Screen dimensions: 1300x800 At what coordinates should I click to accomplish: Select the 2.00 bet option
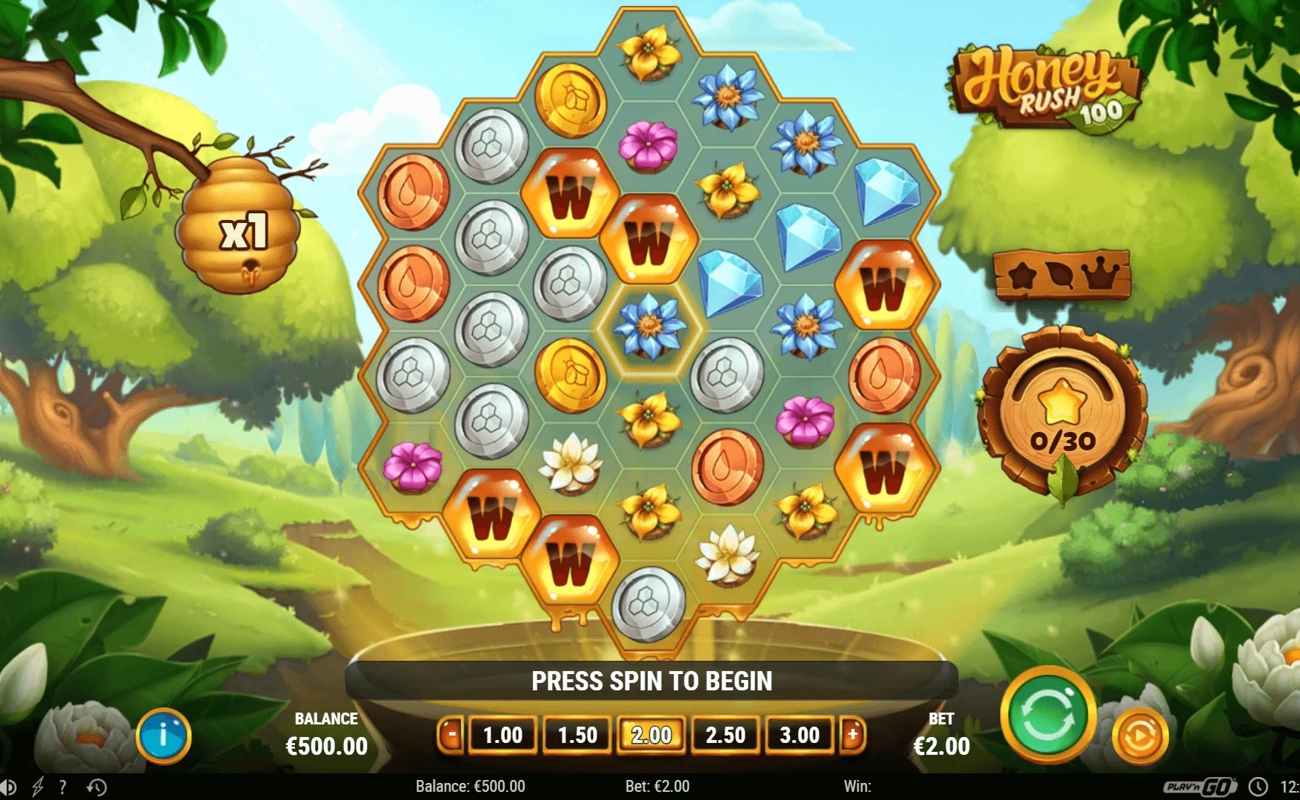(650, 734)
